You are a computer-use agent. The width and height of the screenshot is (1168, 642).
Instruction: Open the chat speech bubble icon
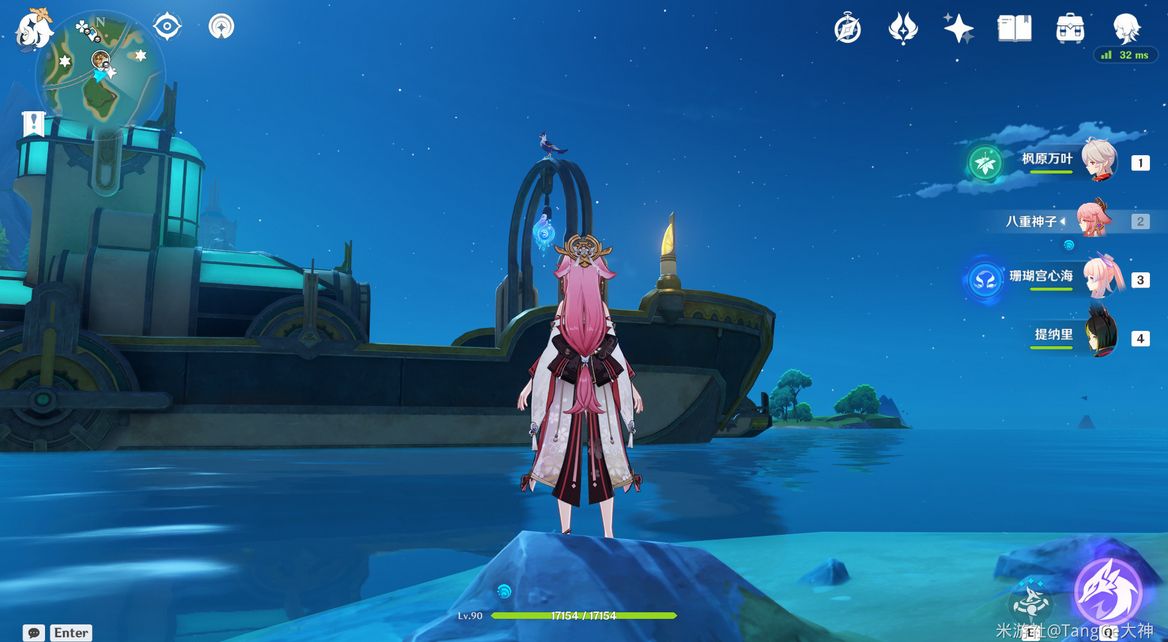pyautogui.click(x=34, y=632)
